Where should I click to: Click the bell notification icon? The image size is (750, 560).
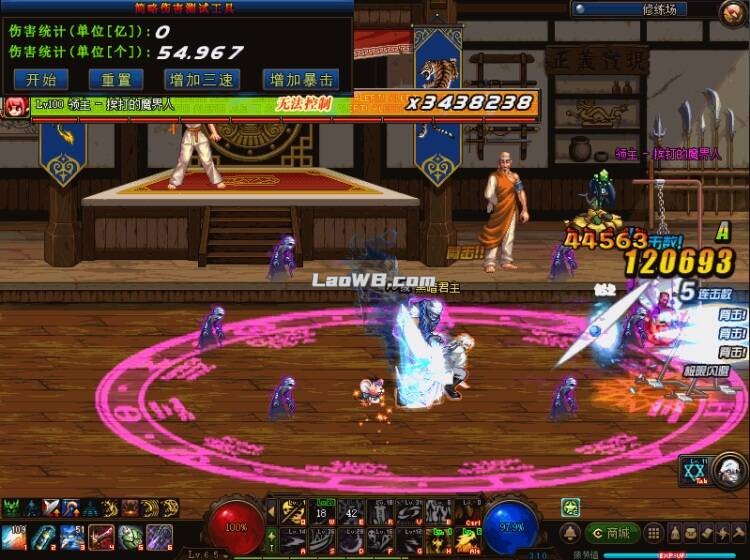coord(568,533)
